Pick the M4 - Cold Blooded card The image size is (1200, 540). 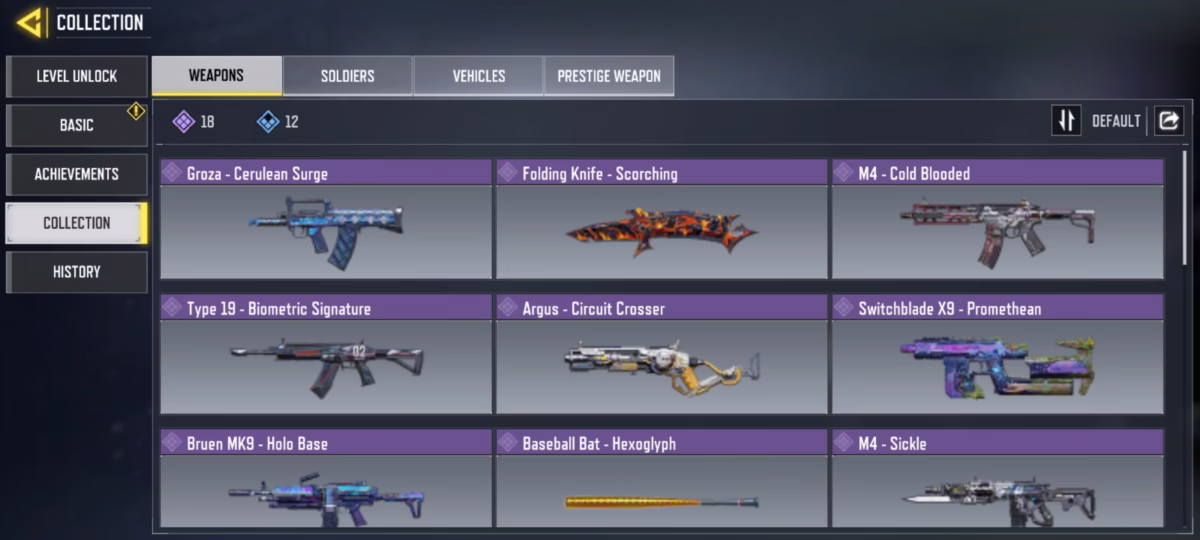point(998,219)
